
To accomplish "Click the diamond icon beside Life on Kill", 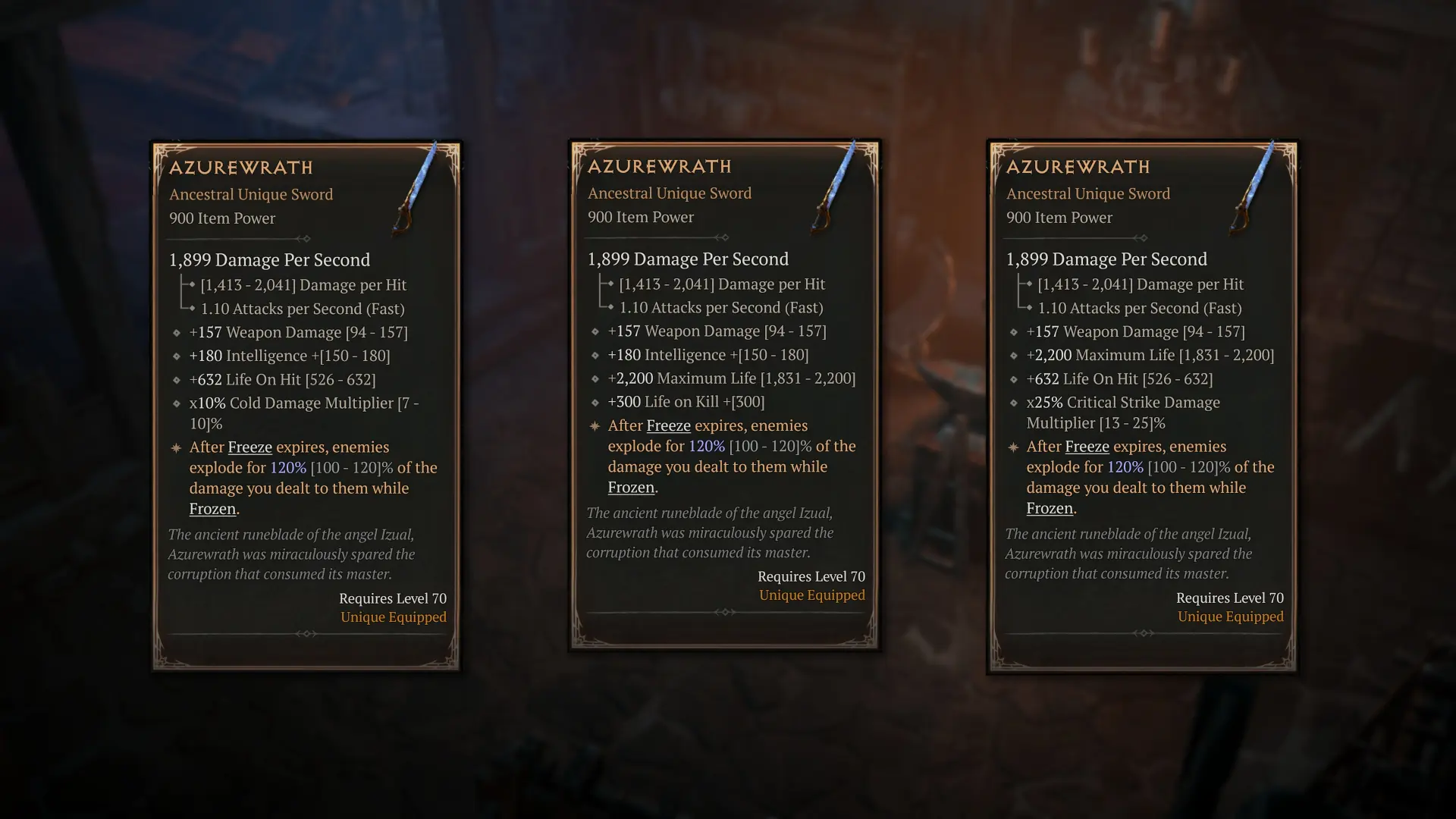I will tap(596, 402).
